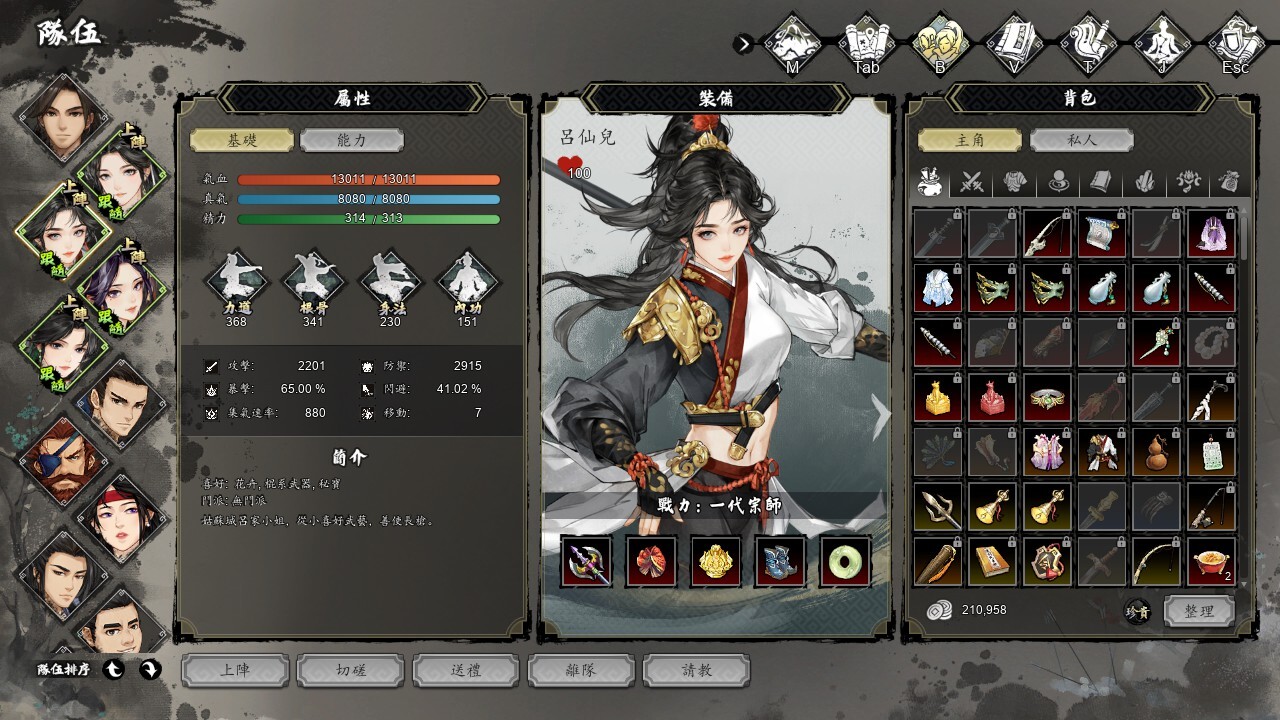Select the equipped jade ring slot
Screen dimensions: 1280x720
pyautogui.click(x=845, y=561)
